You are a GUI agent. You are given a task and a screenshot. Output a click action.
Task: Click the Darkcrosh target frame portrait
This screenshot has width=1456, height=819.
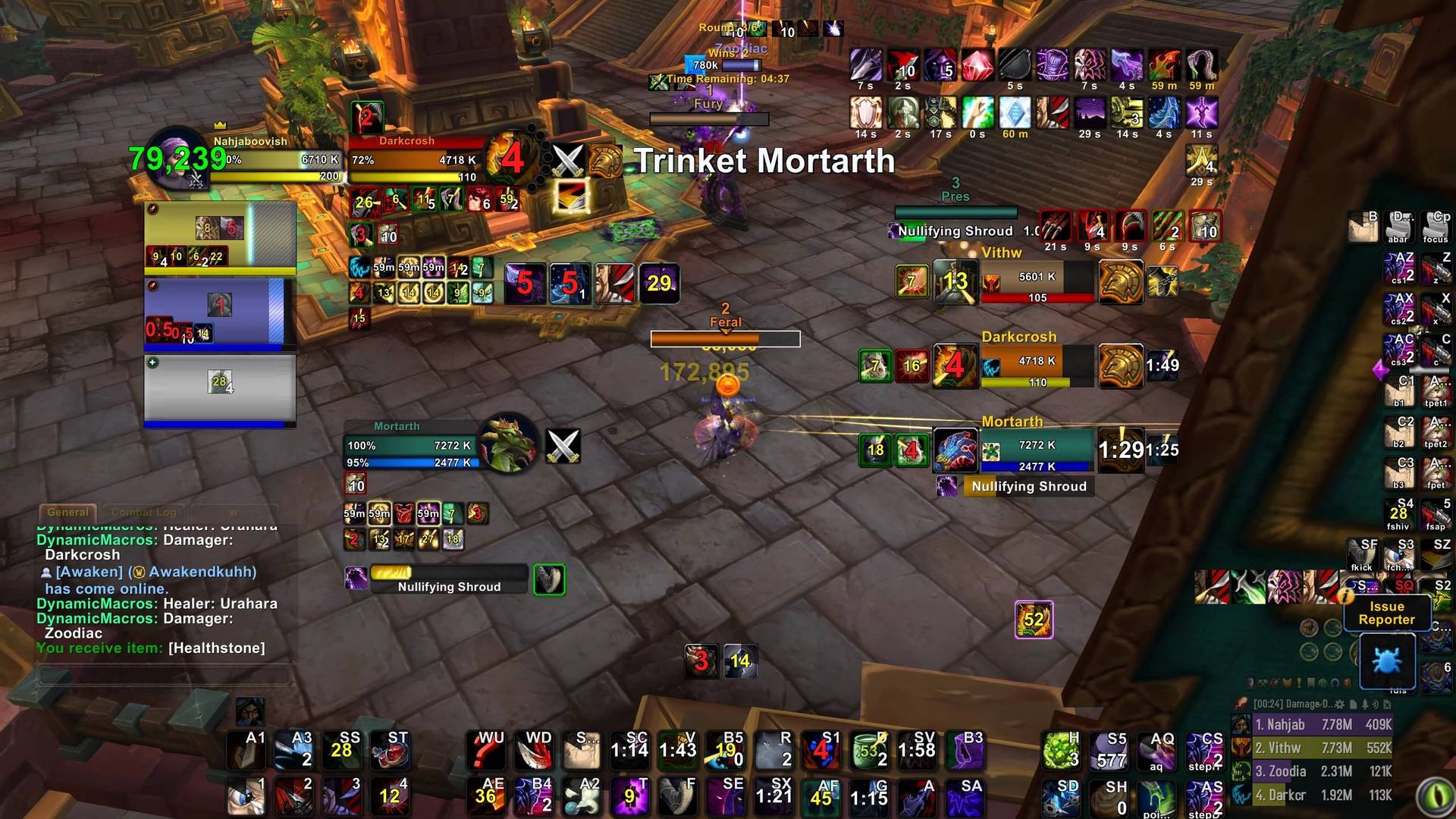[x=513, y=158]
